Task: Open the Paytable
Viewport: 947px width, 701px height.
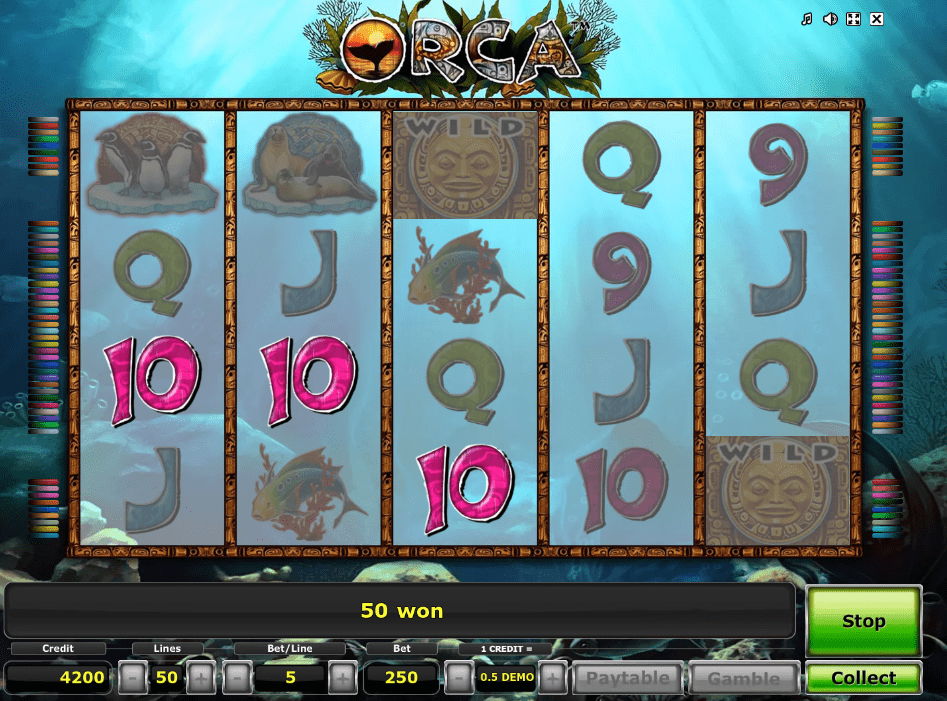Action: tap(627, 678)
